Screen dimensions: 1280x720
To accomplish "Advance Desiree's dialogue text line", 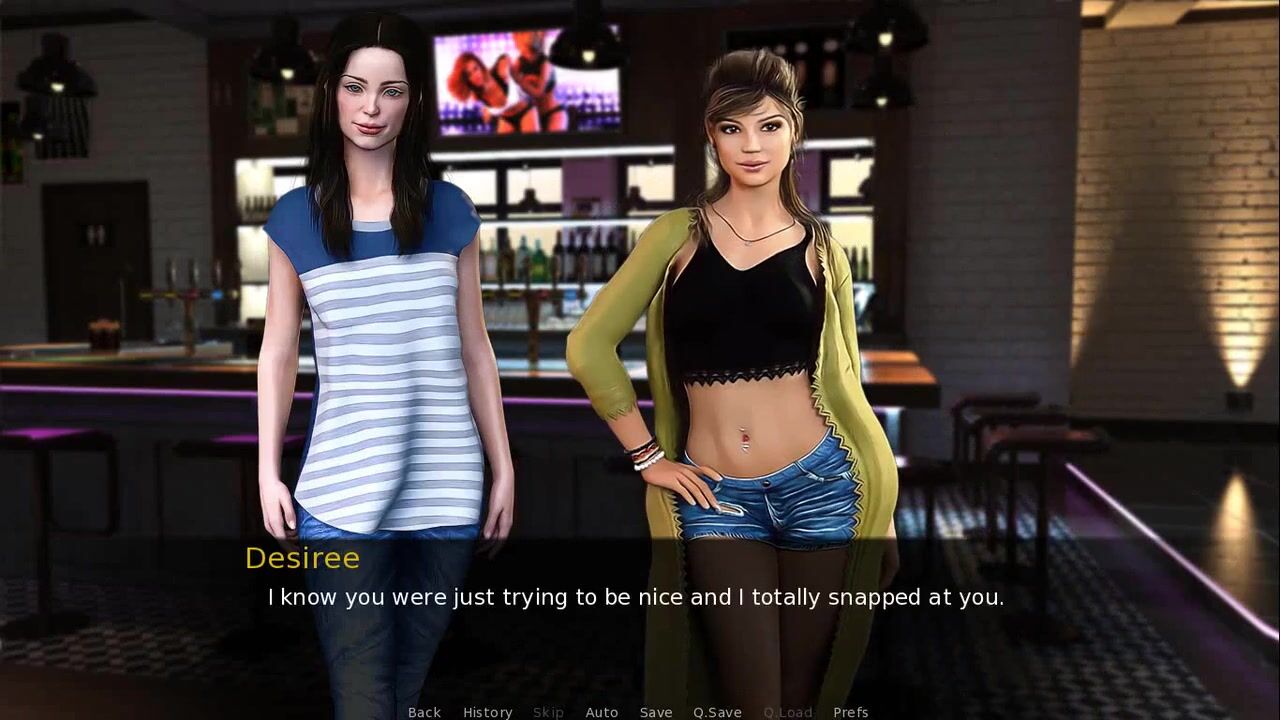I will click(x=635, y=598).
